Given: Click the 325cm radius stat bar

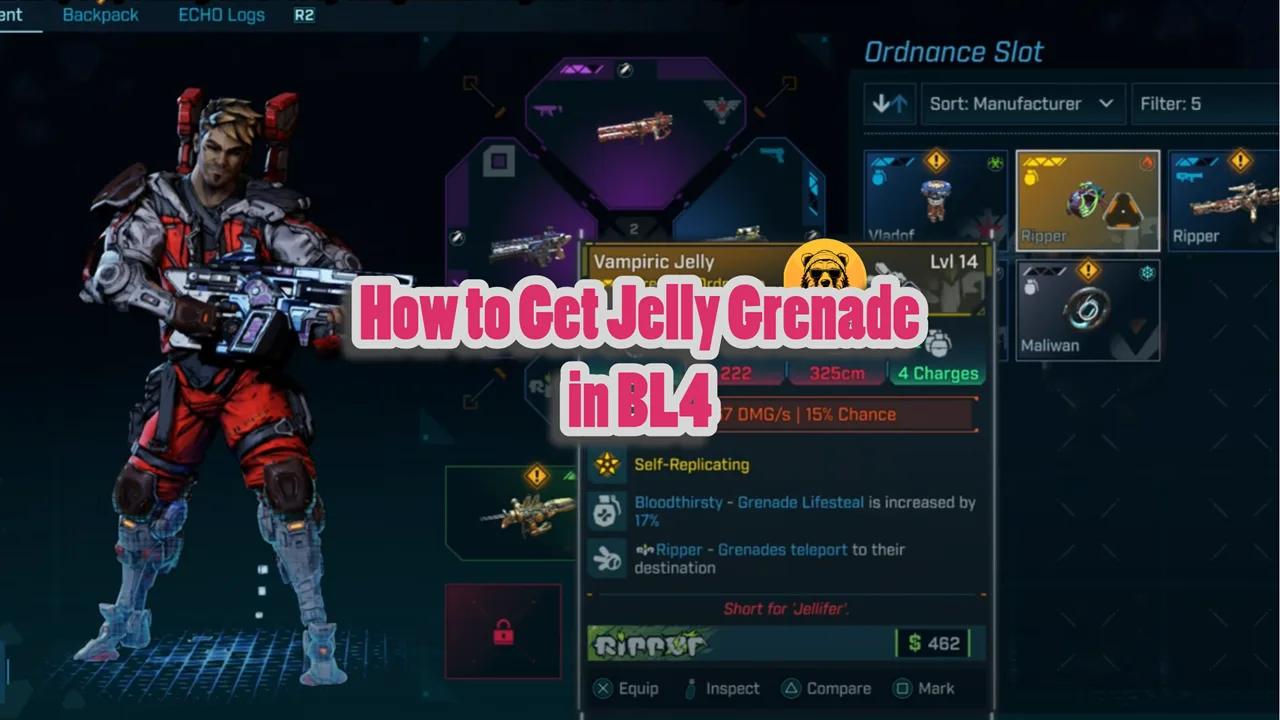Looking at the screenshot, I should point(837,372).
